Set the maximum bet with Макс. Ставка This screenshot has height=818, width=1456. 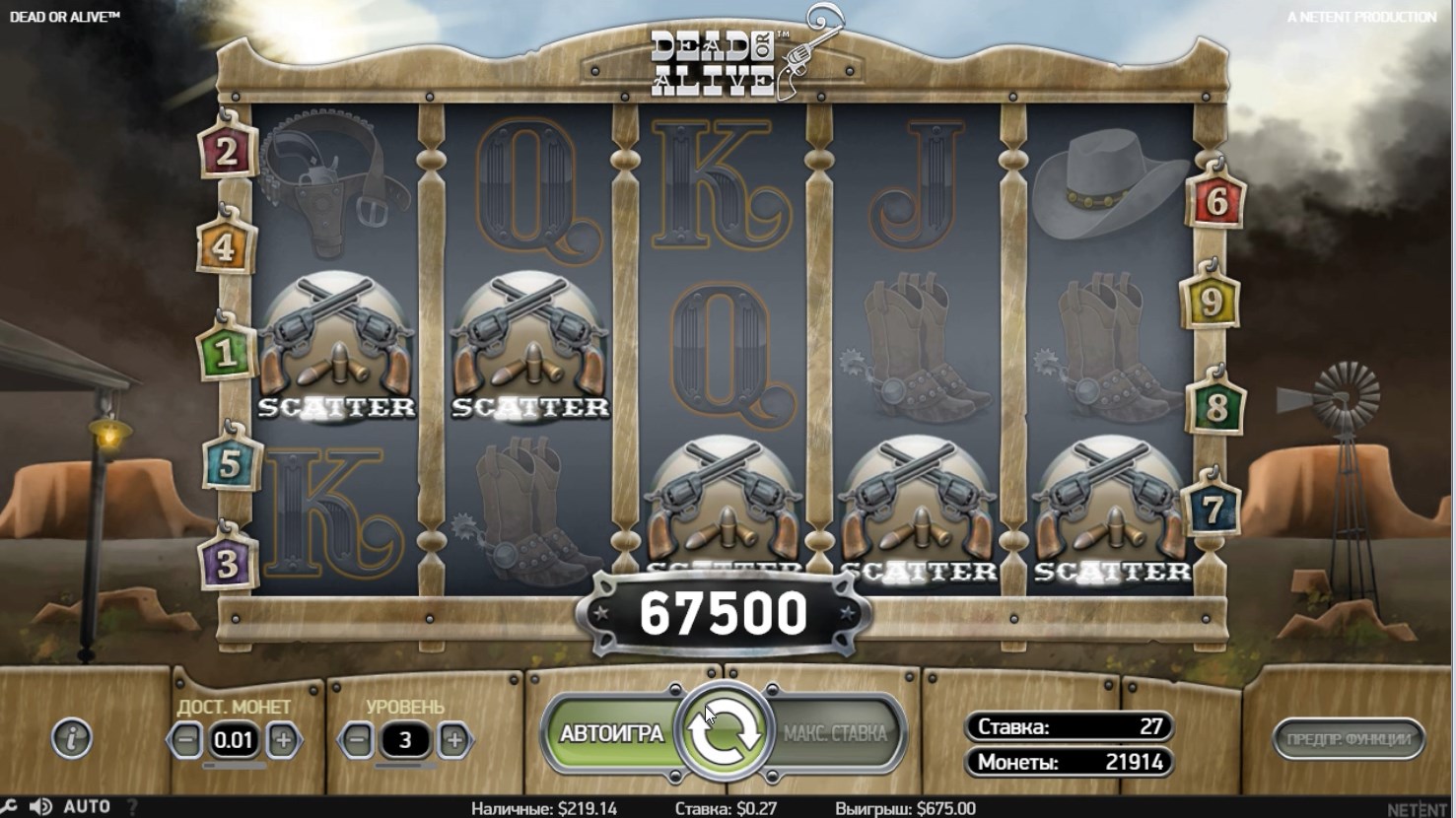(x=836, y=734)
